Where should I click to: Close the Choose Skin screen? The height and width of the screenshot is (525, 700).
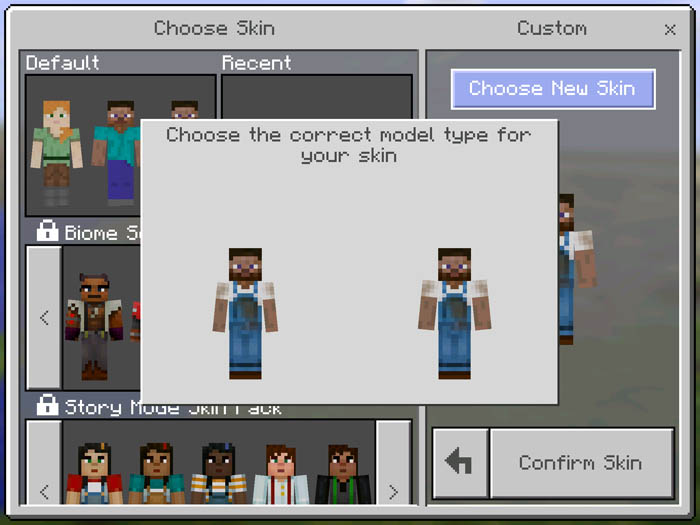pos(670,30)
